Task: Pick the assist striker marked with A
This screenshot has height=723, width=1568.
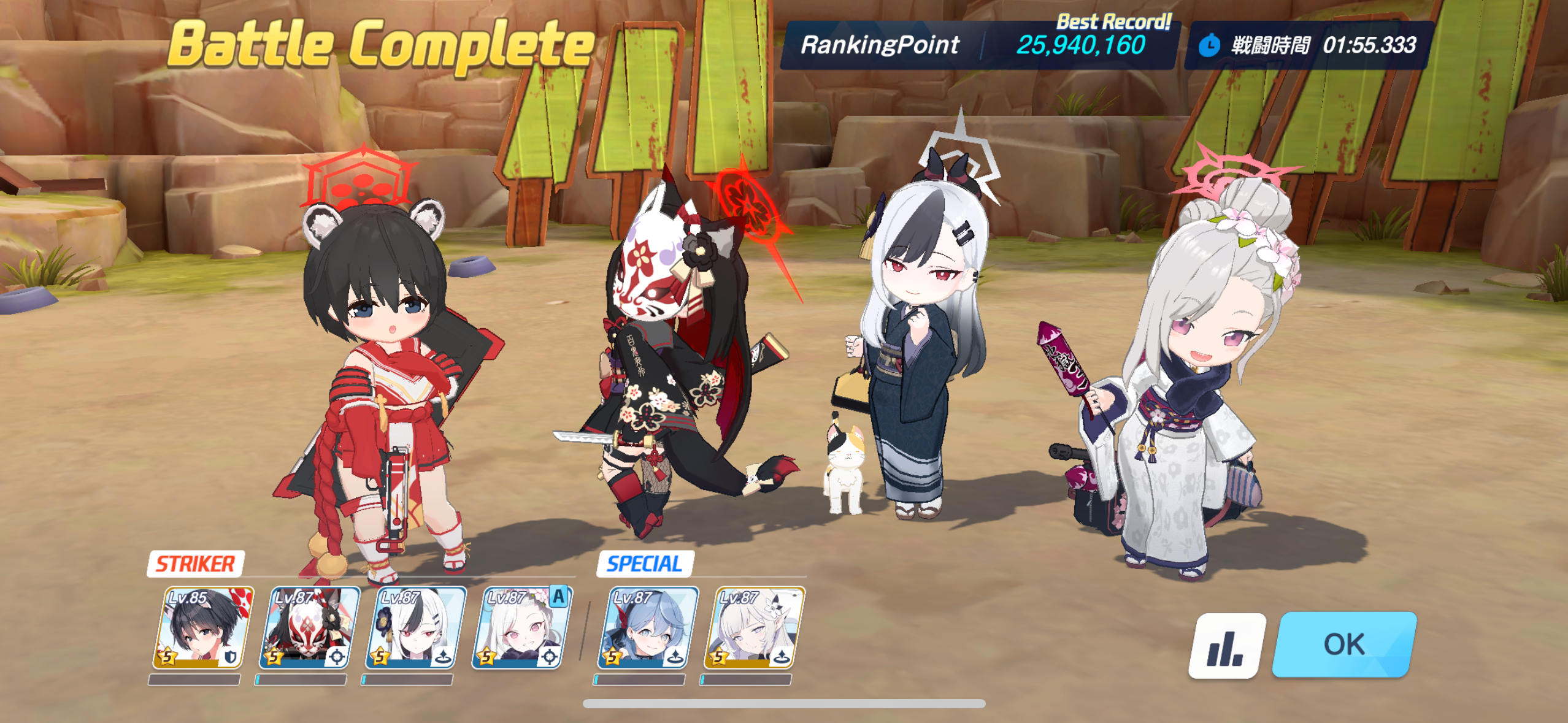Action: coord(521,628)
